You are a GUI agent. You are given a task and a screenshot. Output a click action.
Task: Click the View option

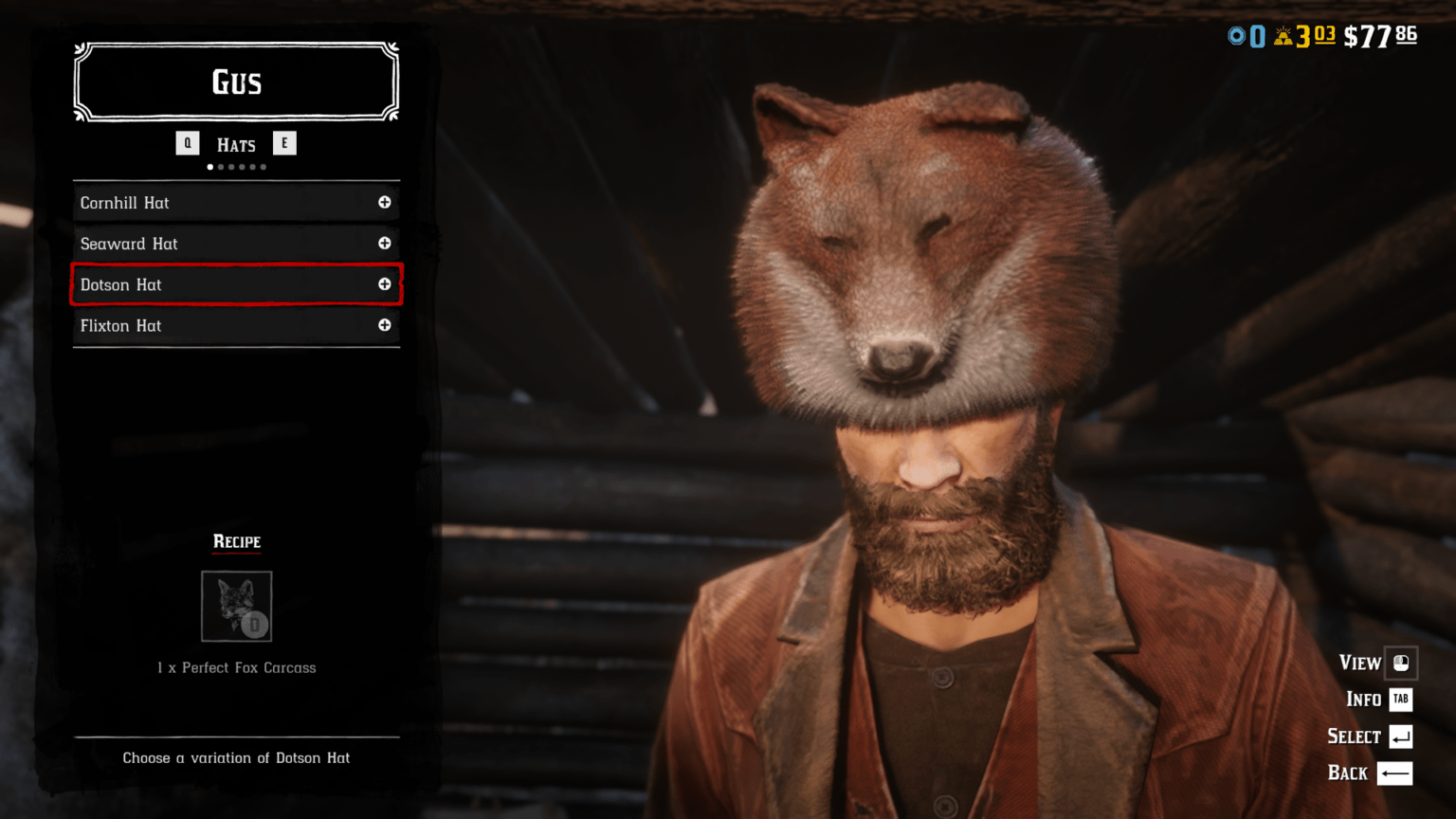pos(1359,663)
